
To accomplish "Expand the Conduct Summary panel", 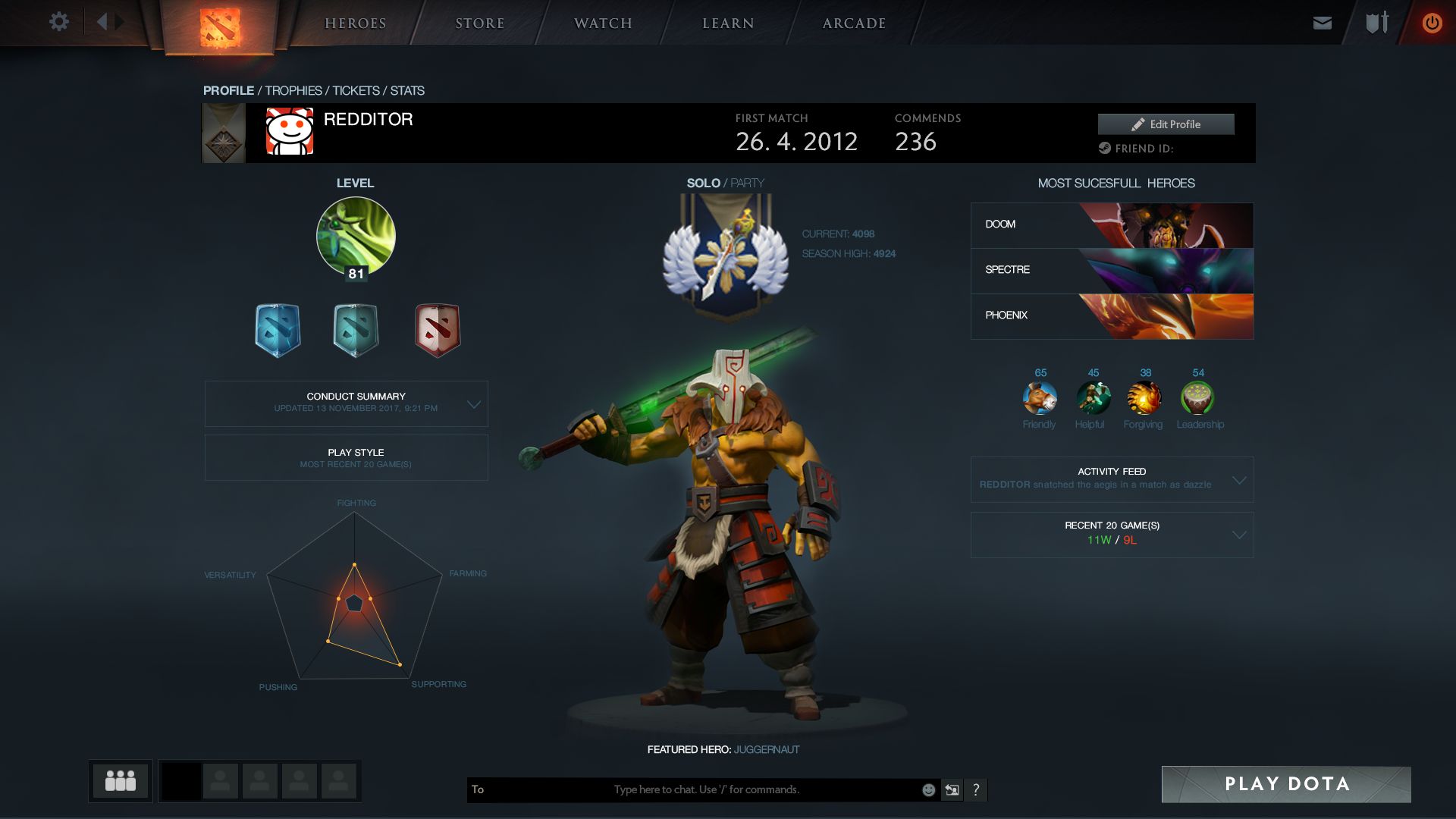I will click(475, 403).
